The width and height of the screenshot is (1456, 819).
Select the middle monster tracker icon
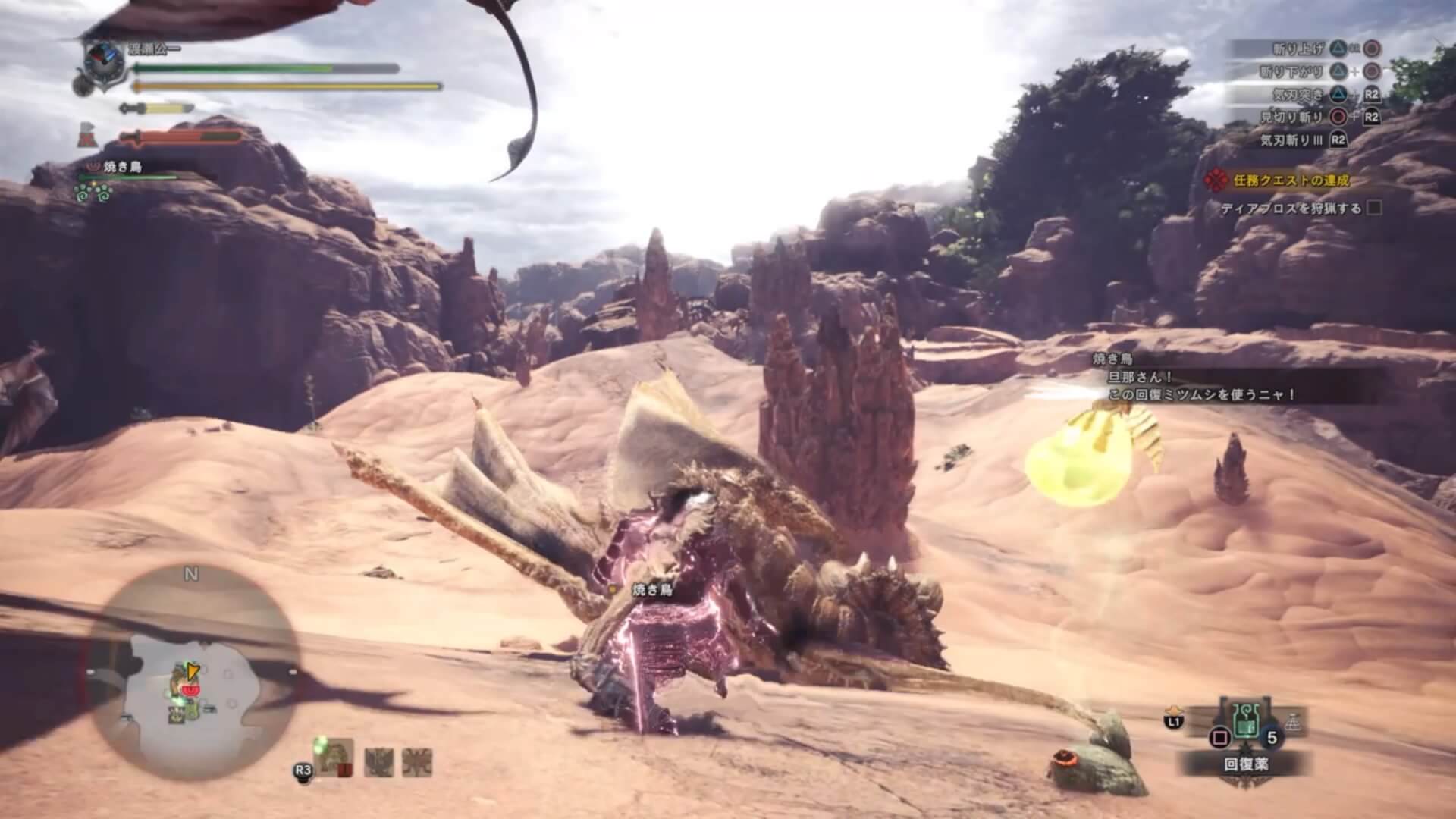coord(378,761)
